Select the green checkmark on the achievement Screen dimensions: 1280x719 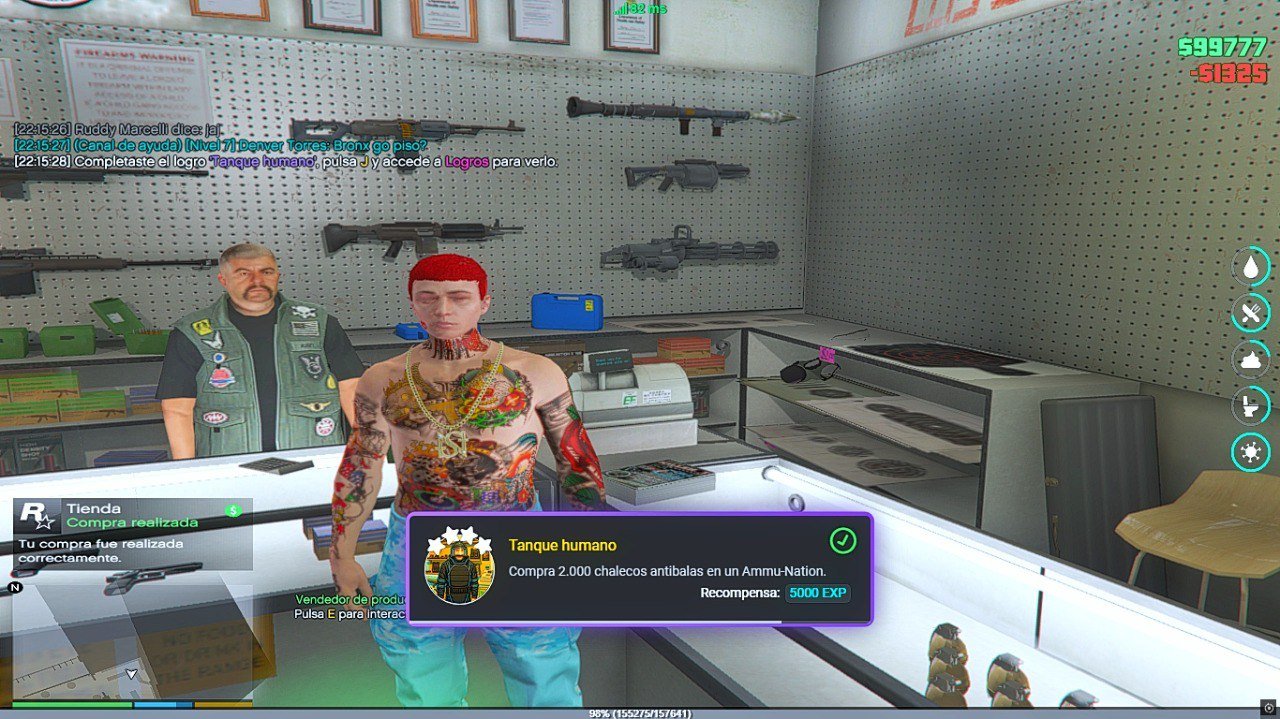tap(843, 541)
